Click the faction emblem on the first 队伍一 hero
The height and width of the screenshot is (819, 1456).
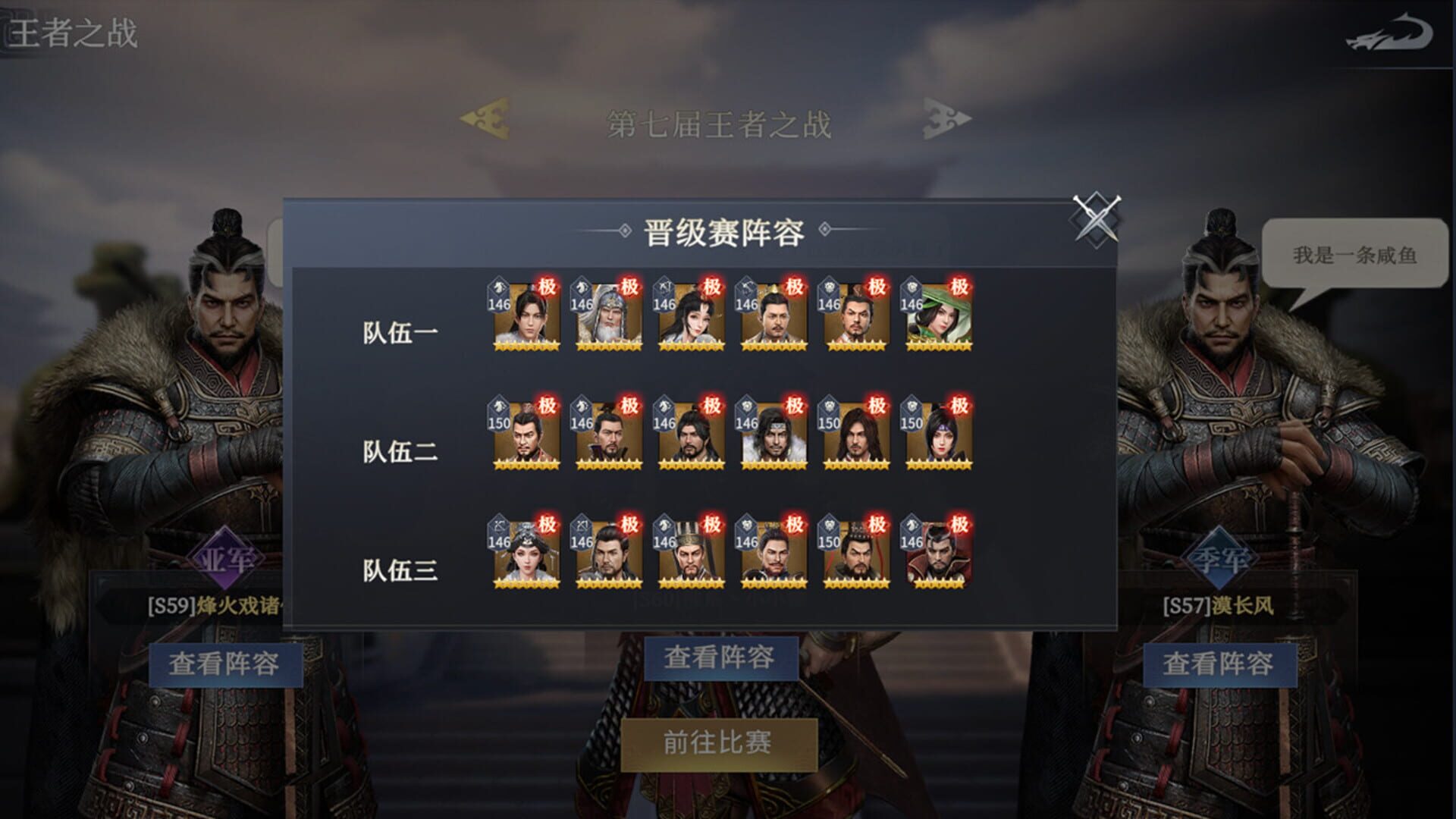(498, 288)
